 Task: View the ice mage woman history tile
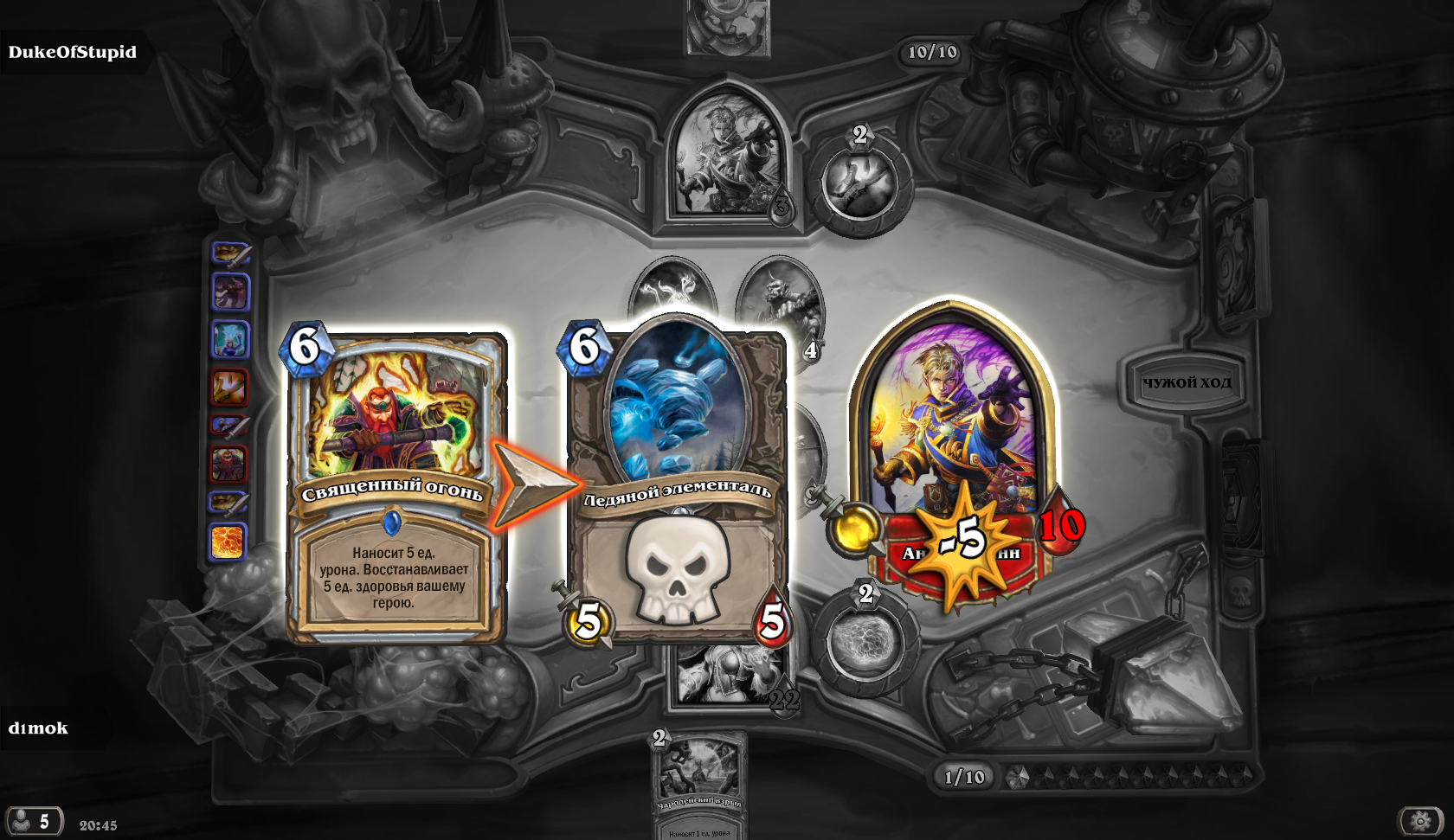tap(230, 339)
